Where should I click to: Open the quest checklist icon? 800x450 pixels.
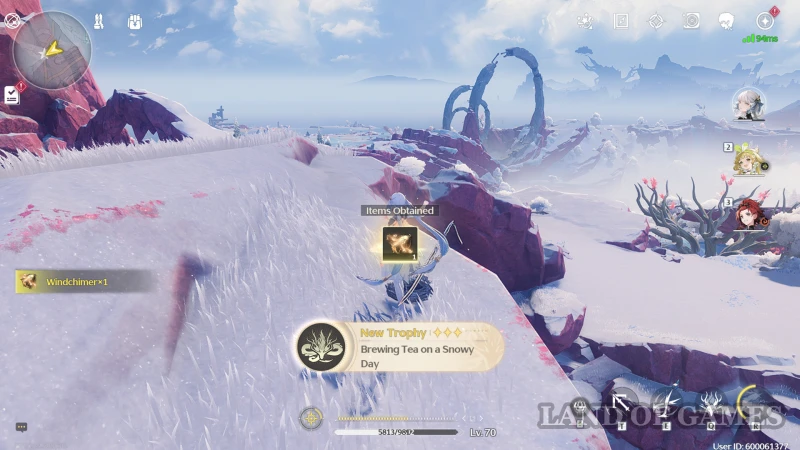12,95
